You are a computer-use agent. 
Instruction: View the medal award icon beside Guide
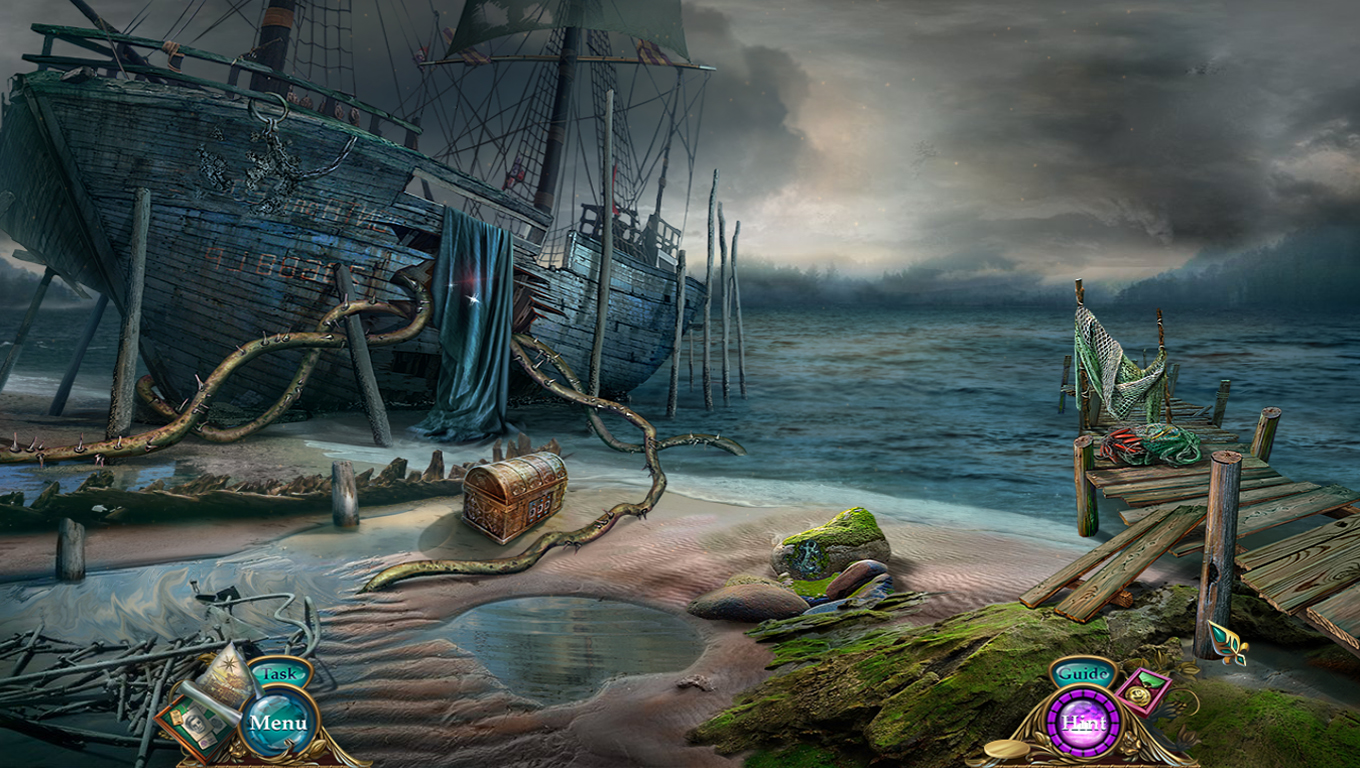[1140, 692]
